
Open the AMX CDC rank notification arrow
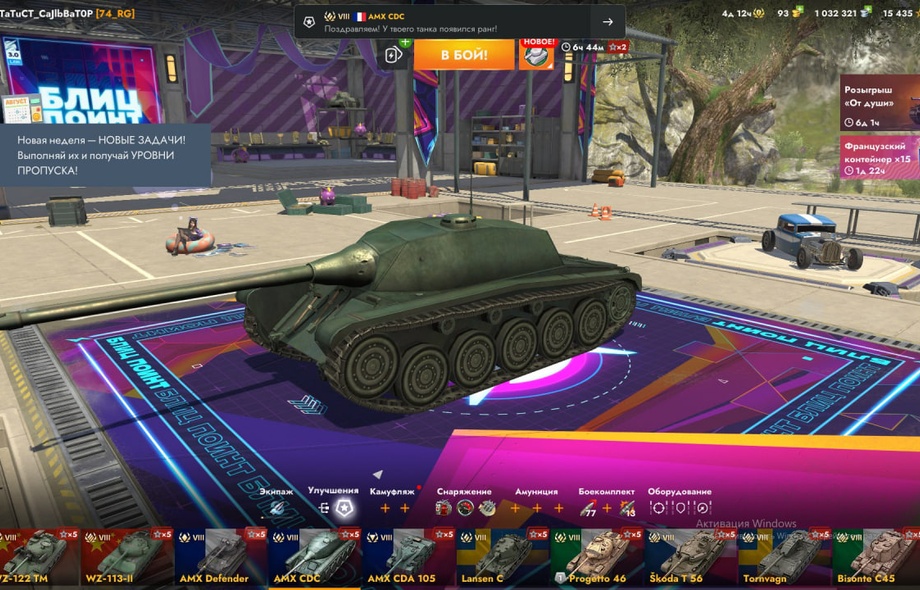pyautogui.click(x=607, y=22)
